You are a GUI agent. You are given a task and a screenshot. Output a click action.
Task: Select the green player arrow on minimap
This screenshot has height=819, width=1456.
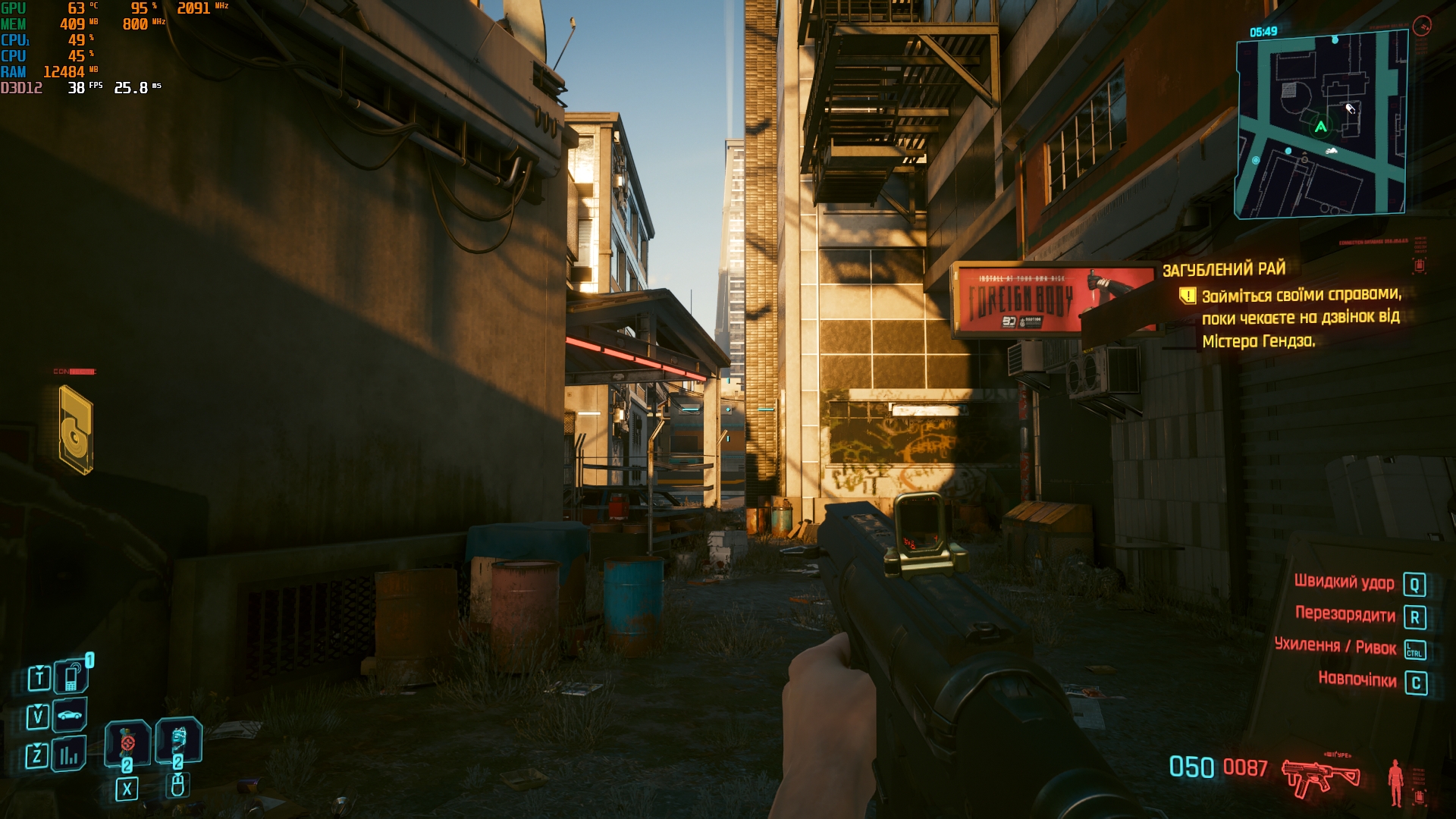coord(1321,127)
